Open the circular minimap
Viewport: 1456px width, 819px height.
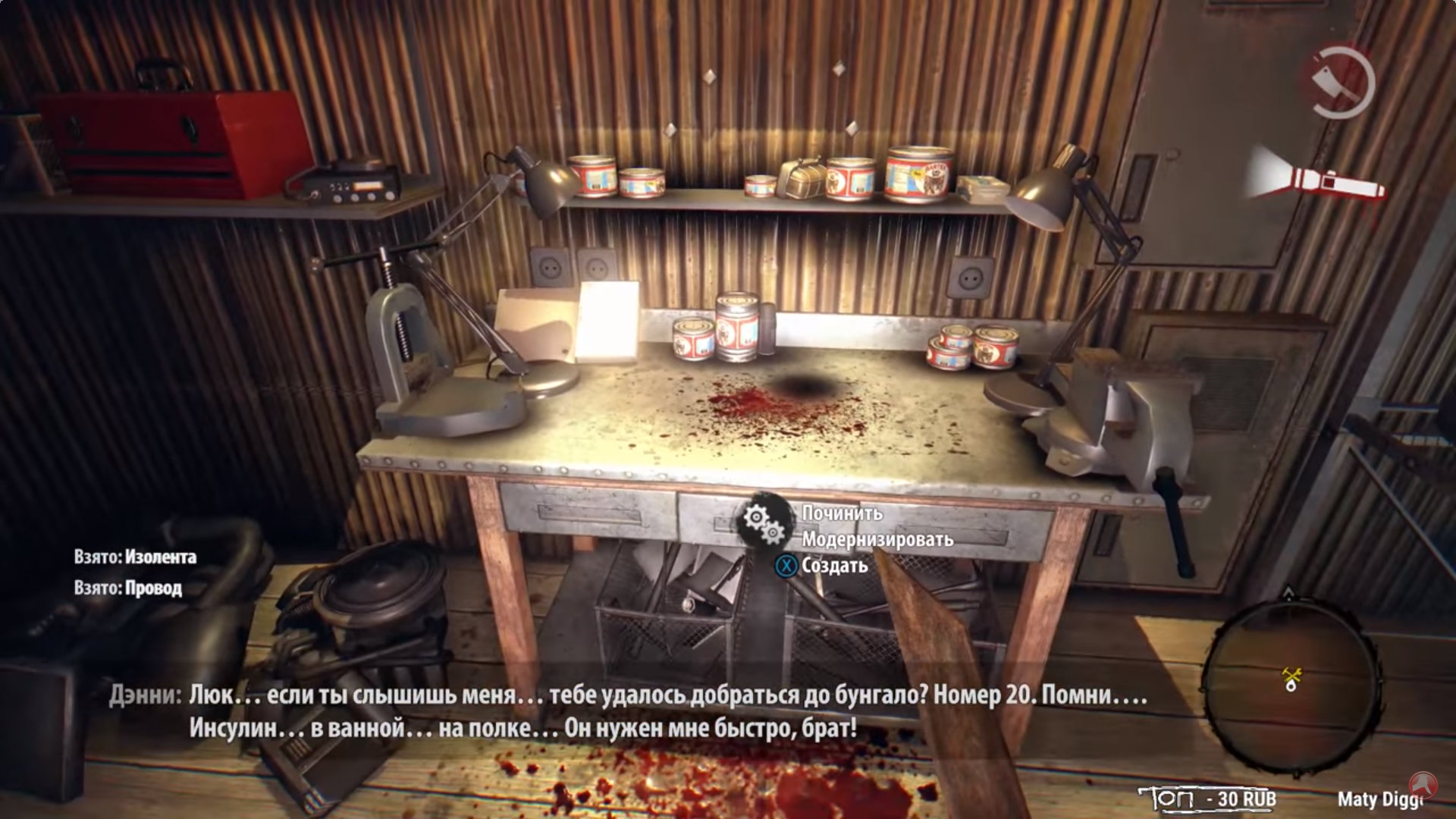[x=1292, y=677]
